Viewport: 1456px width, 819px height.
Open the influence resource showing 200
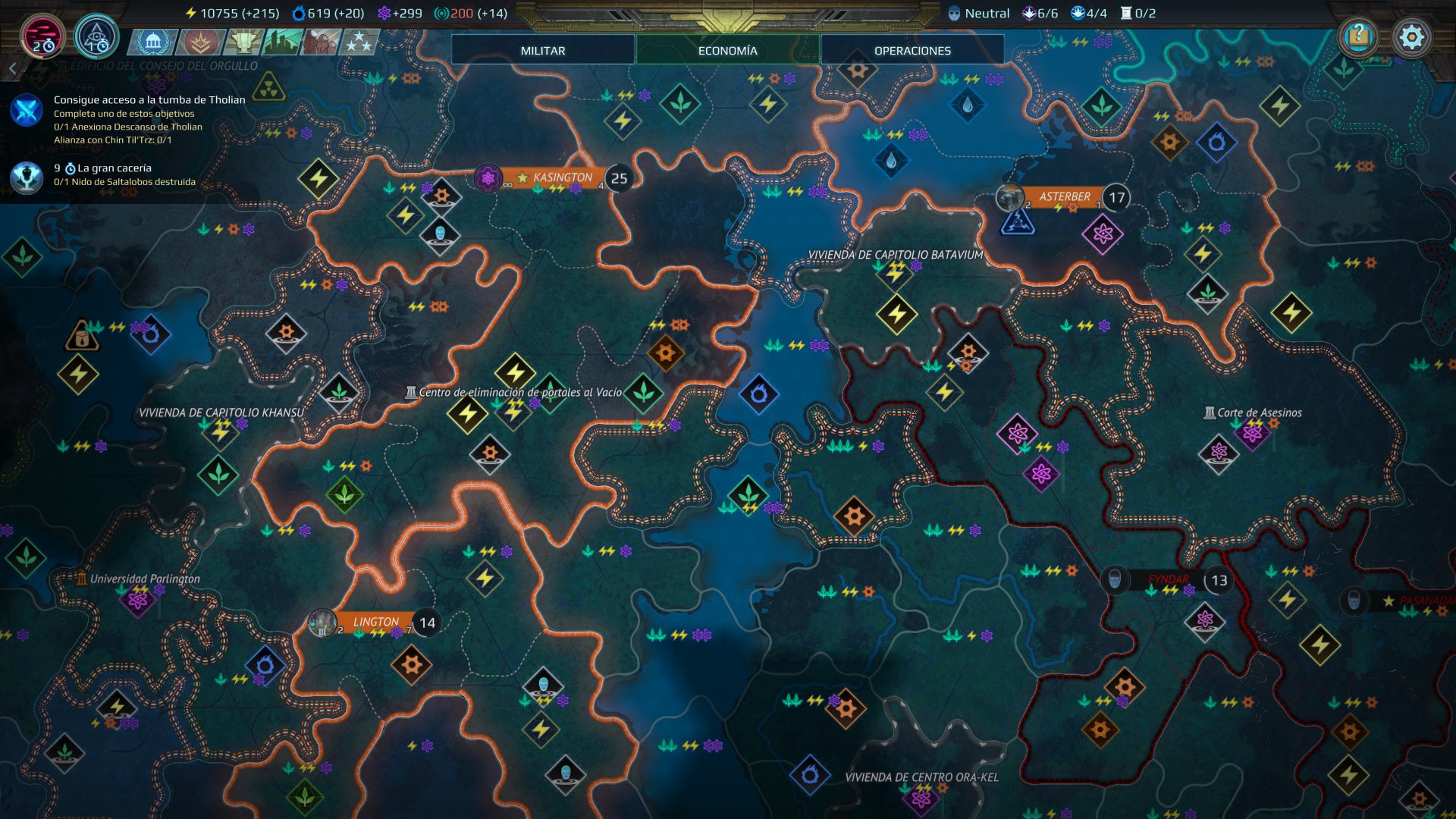click(442, 12)
